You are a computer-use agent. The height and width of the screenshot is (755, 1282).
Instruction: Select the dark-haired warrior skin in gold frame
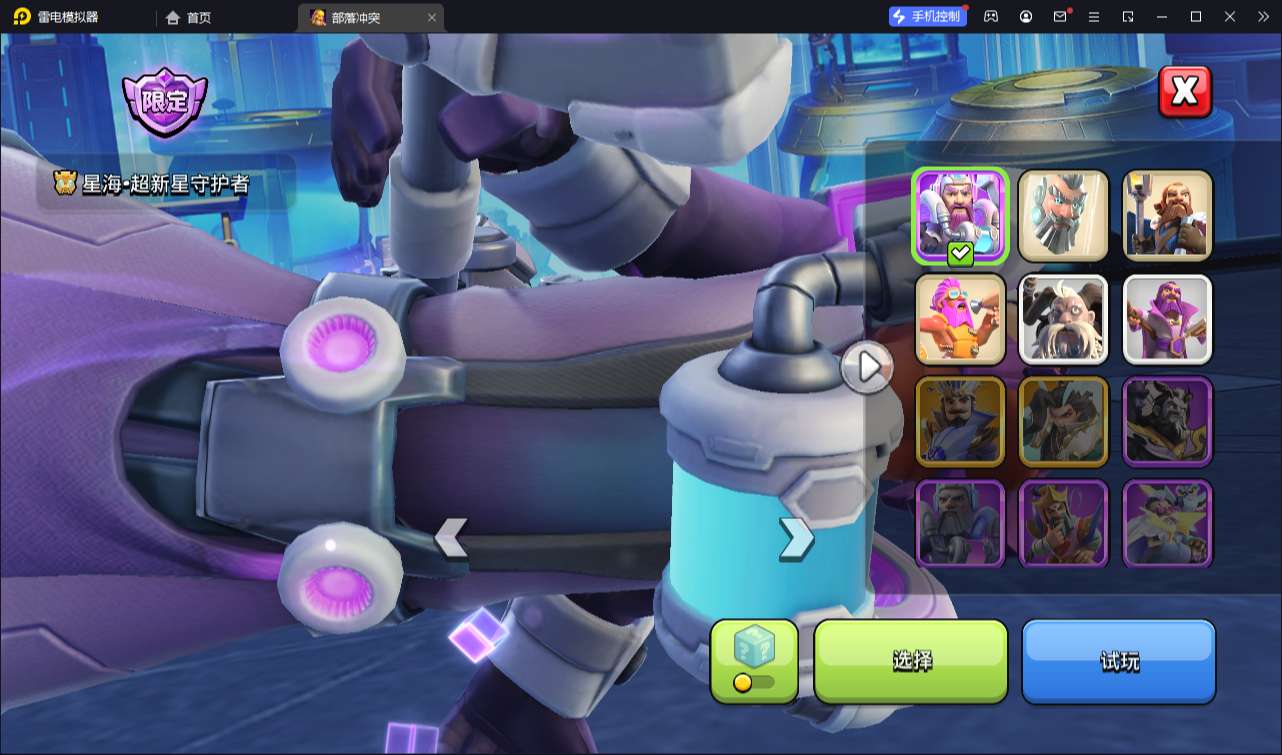(1064, 422)
